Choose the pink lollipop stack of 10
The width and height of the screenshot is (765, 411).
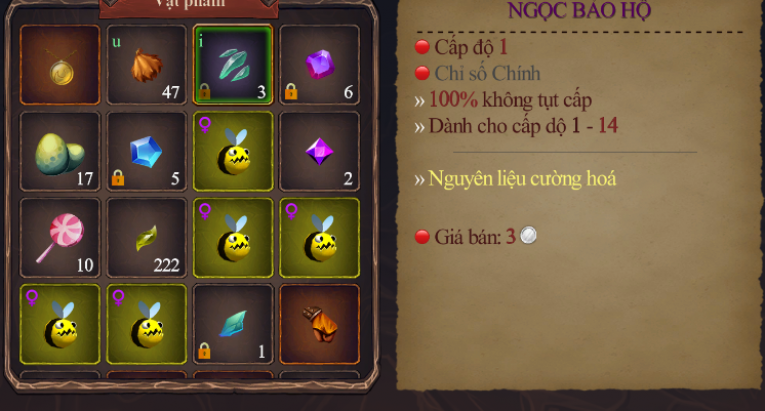click(x=60, y=238)
